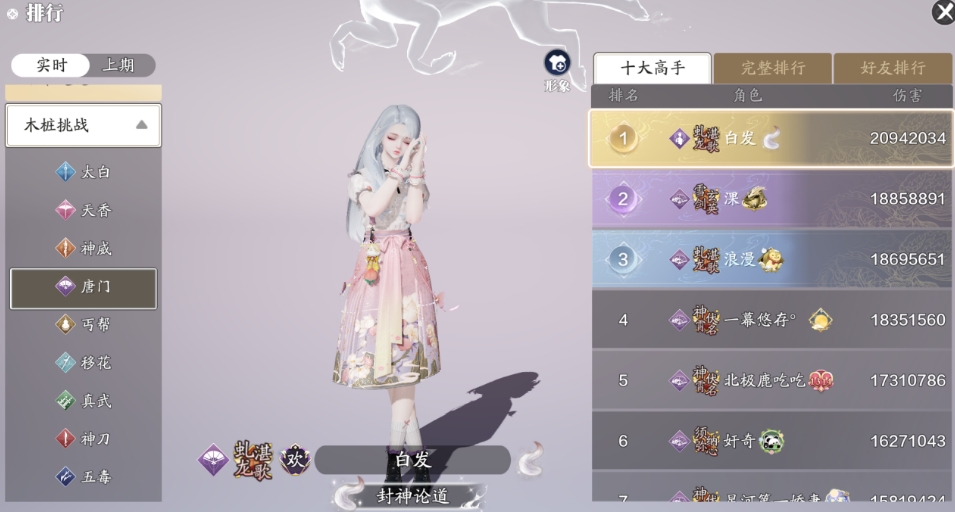The height and width of the screenshot is (512, 955).
Task: Select the 神刀 class entry
Action: point(84,439)
